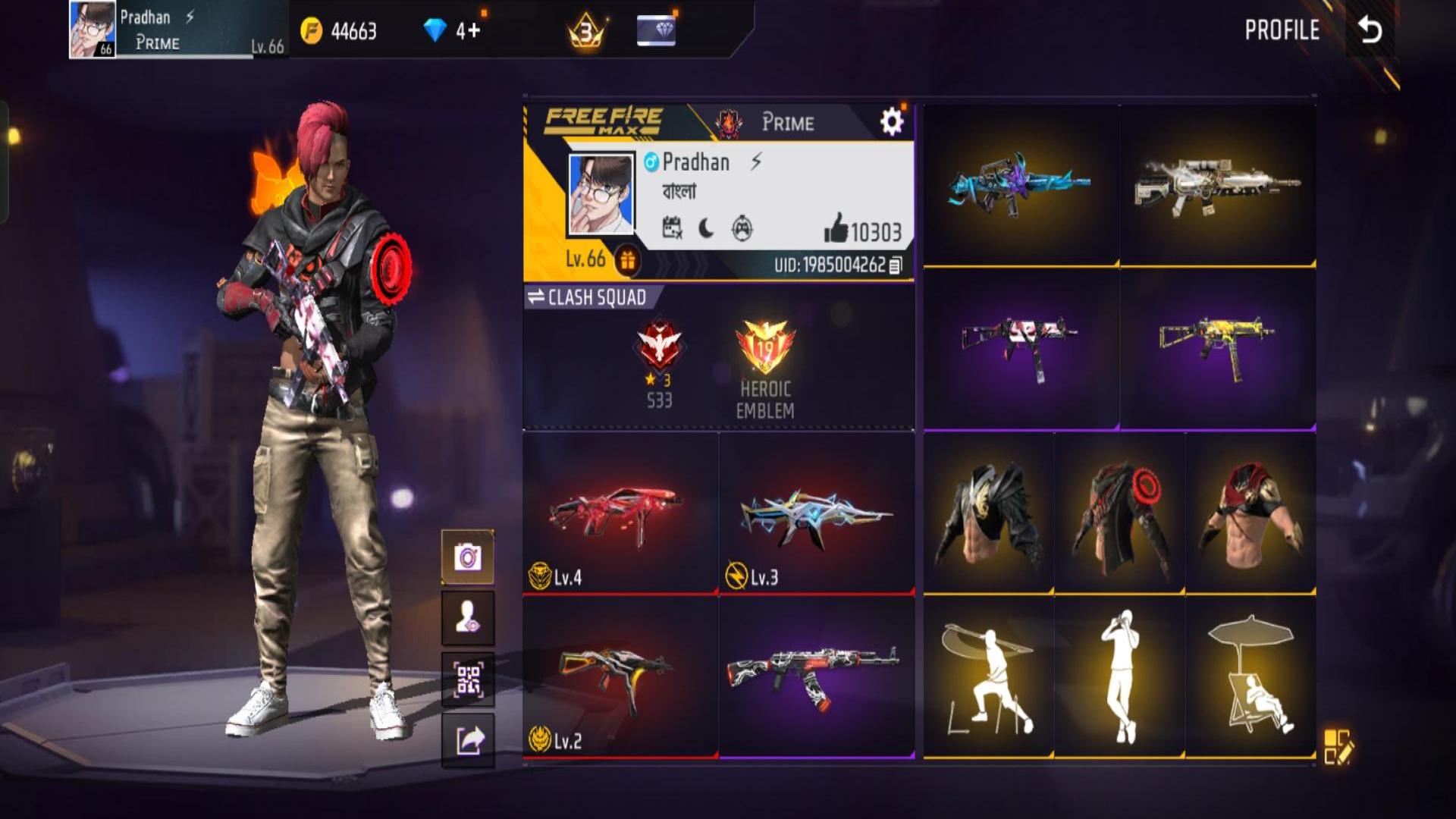This screenshot has width=1456, height=819.
Task: Go back using the return arrow
Action: 1370,30
